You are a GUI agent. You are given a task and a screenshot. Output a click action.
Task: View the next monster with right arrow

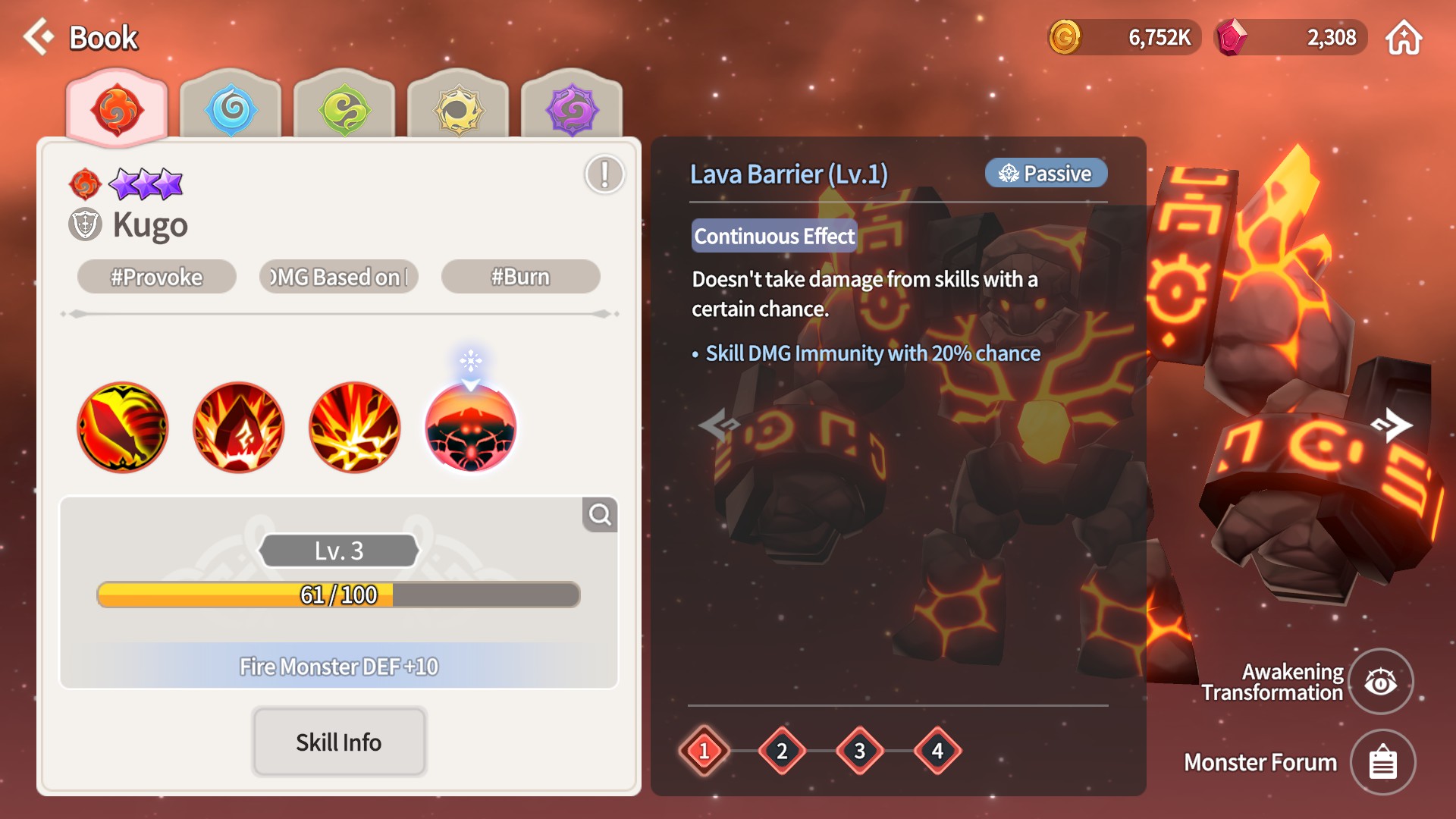click(x=1392, y=425)
